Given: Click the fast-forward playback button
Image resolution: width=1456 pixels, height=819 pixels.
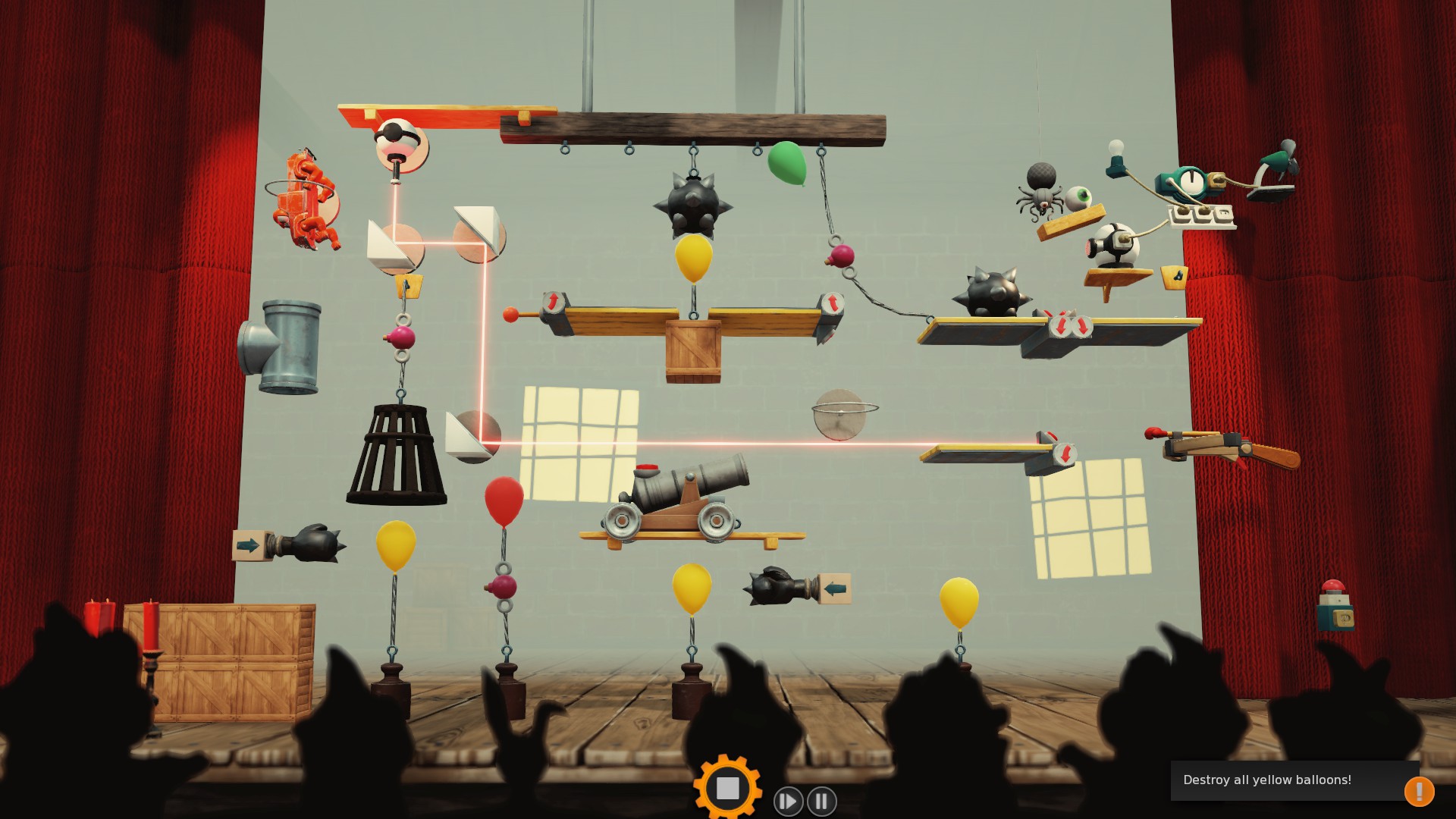Looking at the screenshot, I should [x=788, y=801].
